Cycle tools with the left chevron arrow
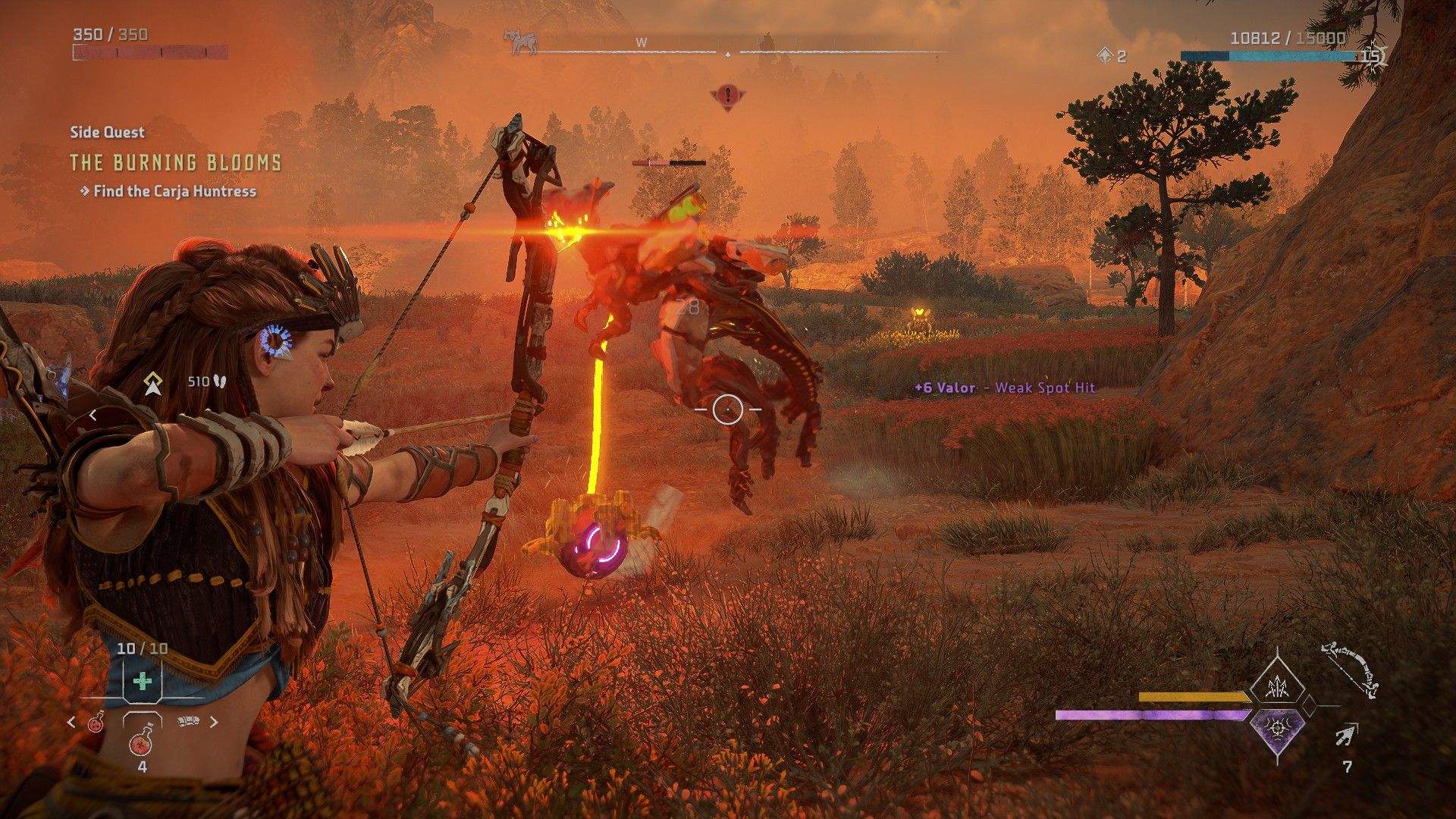The height and width of the screenshot is (819, 1456). click(72, 722)
